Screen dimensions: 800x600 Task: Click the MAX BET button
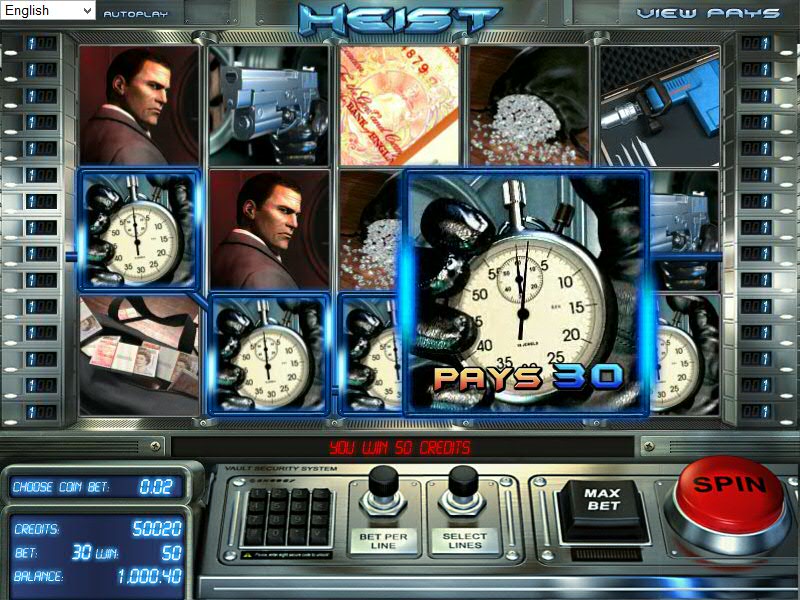click(603, 500)
